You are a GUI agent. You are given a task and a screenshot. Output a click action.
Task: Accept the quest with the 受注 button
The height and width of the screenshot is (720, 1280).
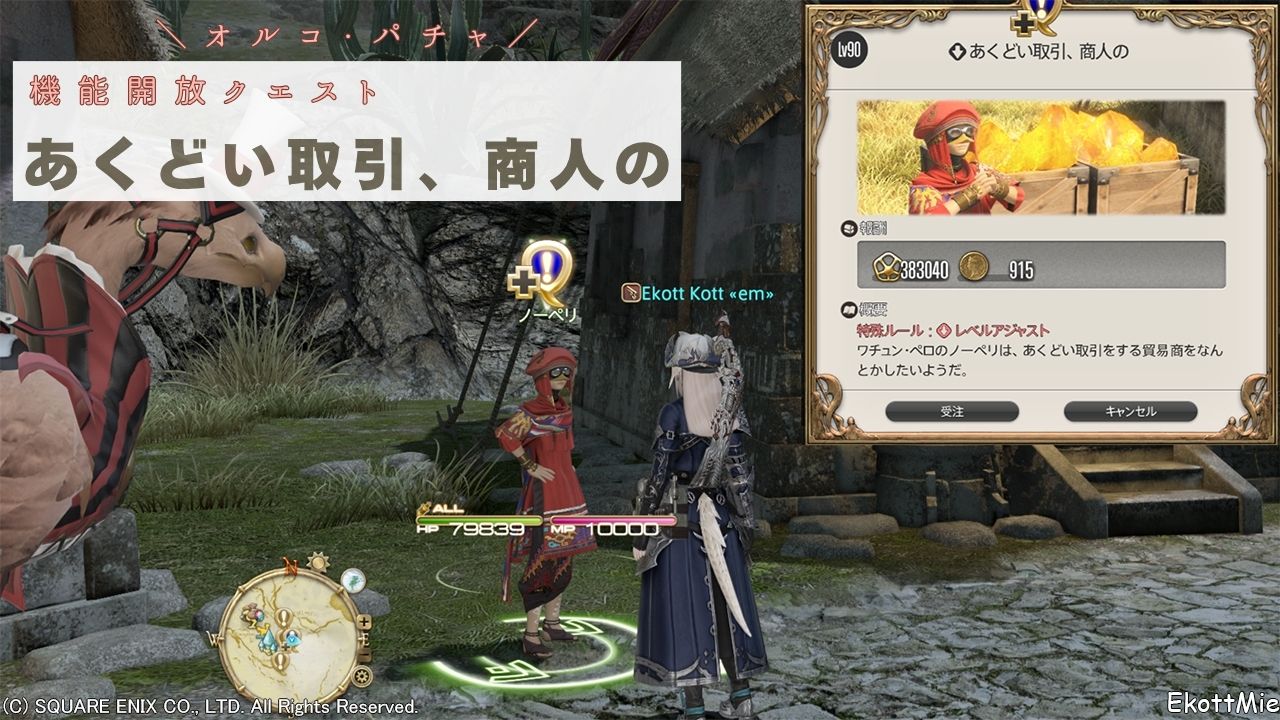(951, 411)
